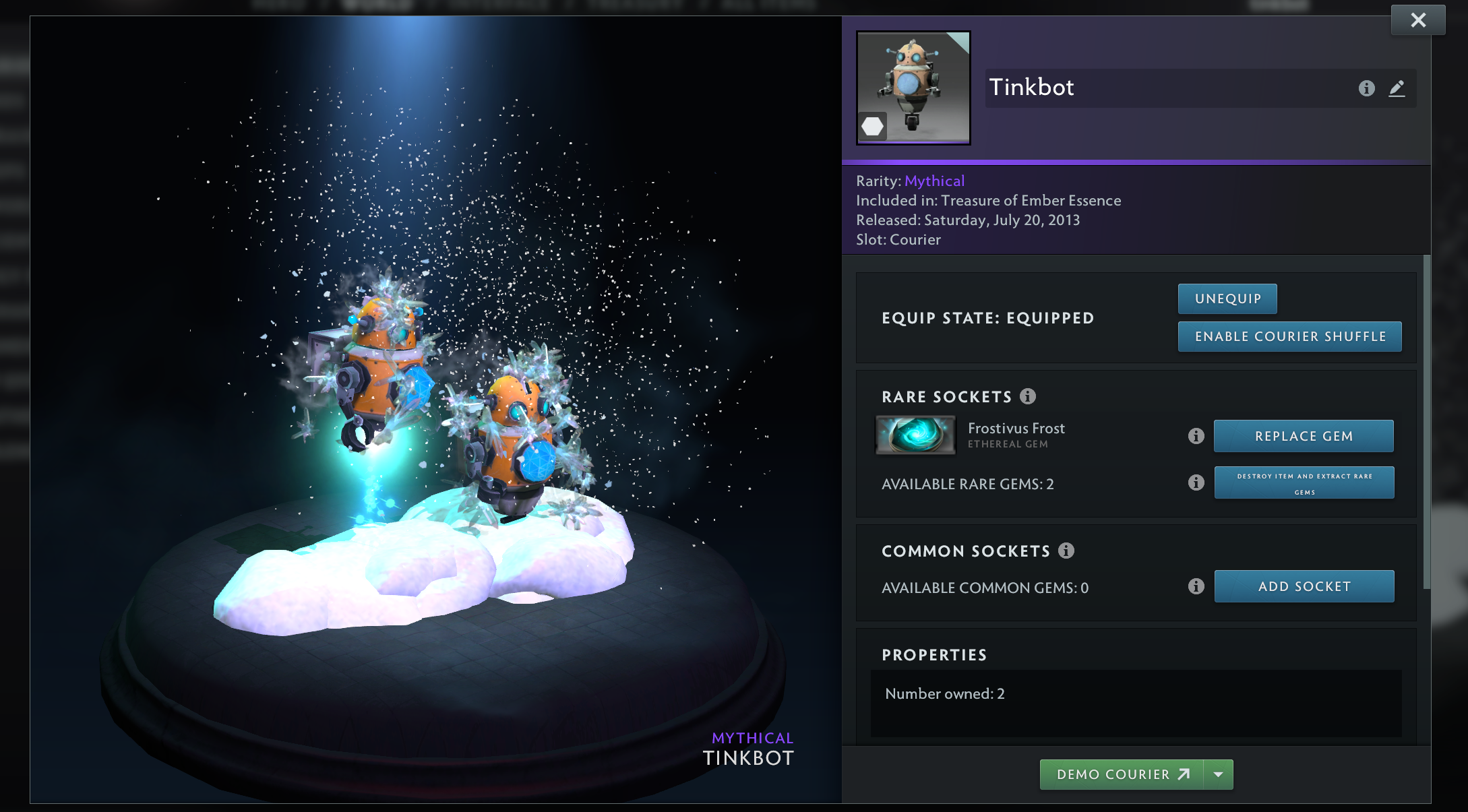Screen dimensions: 1468x812
Task: Open the Common Sockets info tooltip
Action: [1066, 551]
